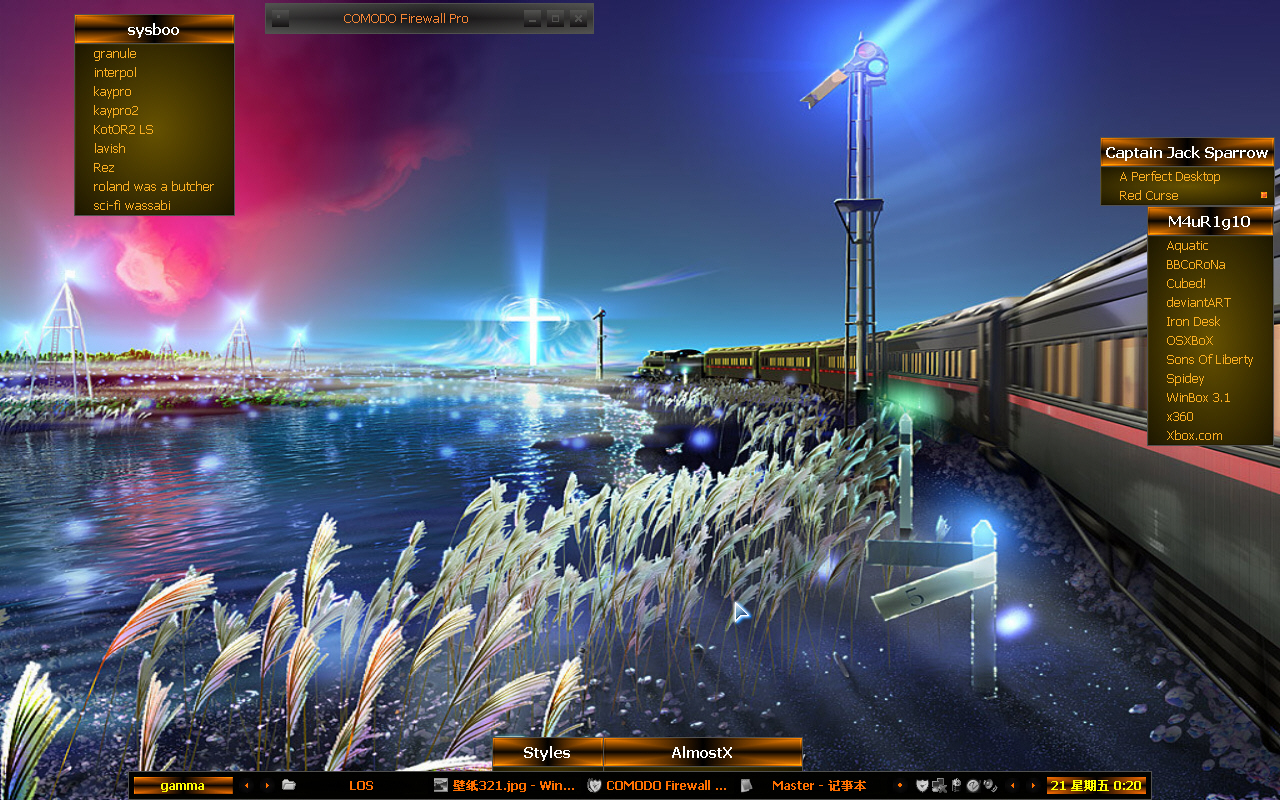Select roland was a butcher entry
The width and height of the screenshot is (1280, 800).
[x=153, y=187]
